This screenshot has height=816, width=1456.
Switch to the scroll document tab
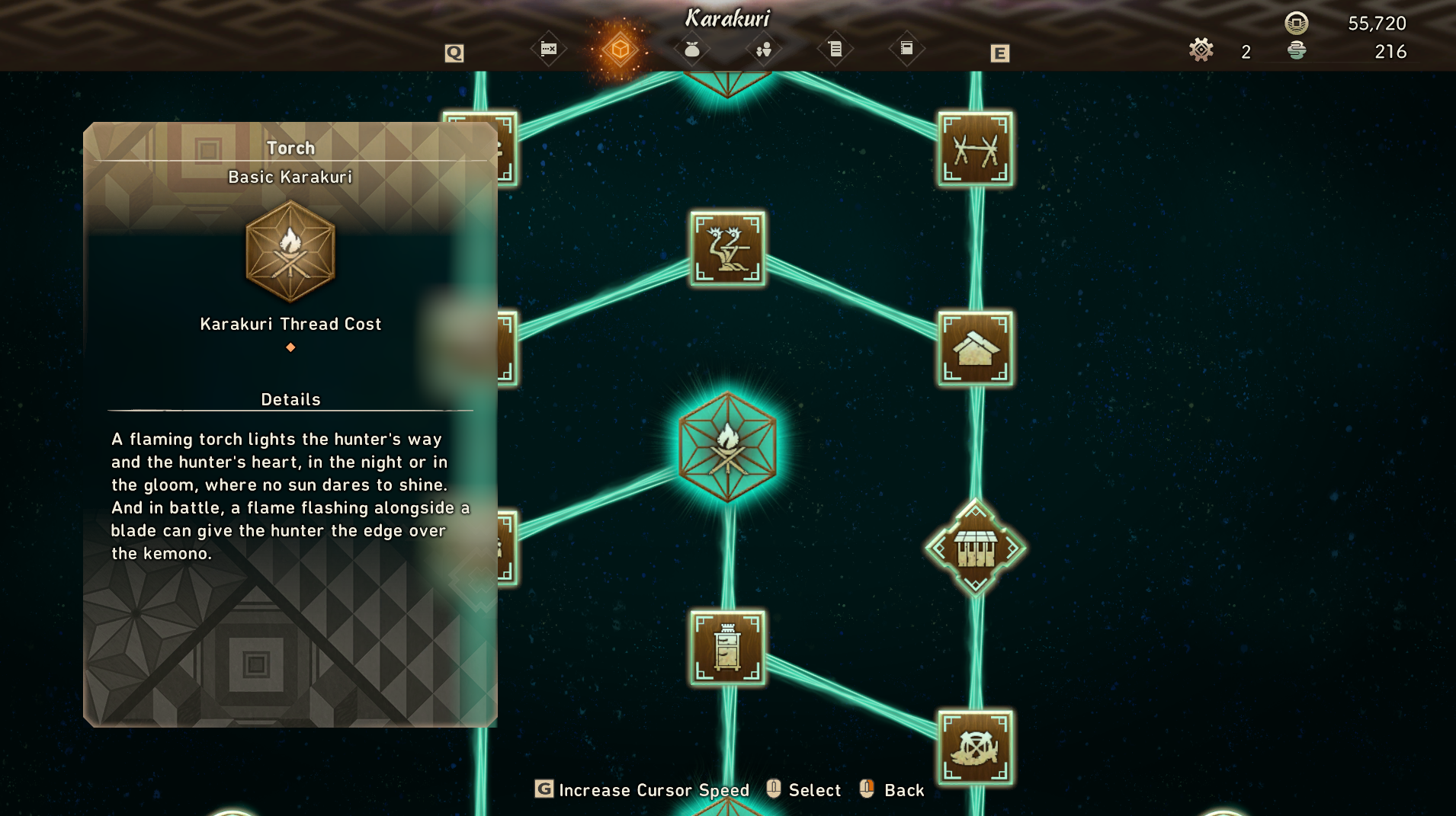835,50
